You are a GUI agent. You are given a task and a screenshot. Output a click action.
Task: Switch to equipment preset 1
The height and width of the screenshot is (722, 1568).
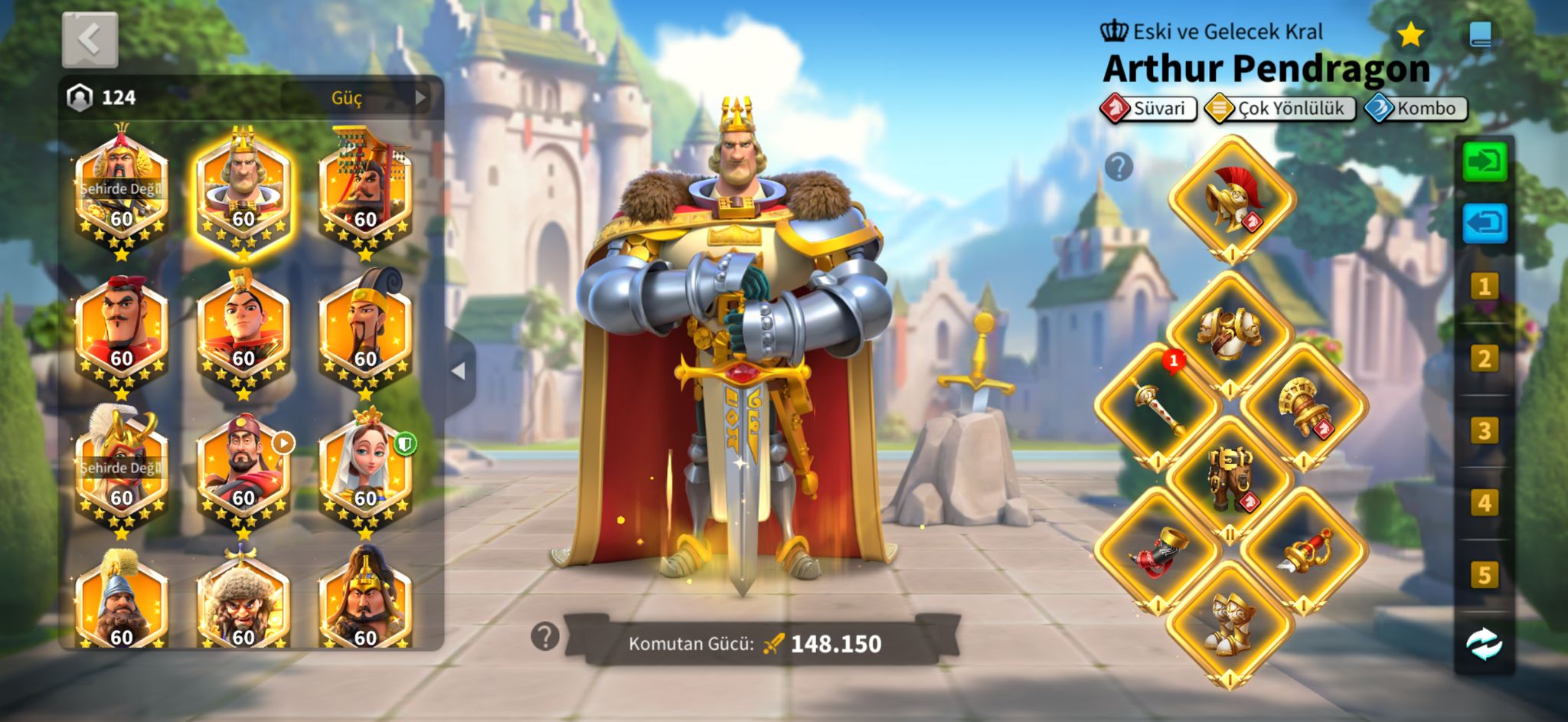click(1484, 287)
